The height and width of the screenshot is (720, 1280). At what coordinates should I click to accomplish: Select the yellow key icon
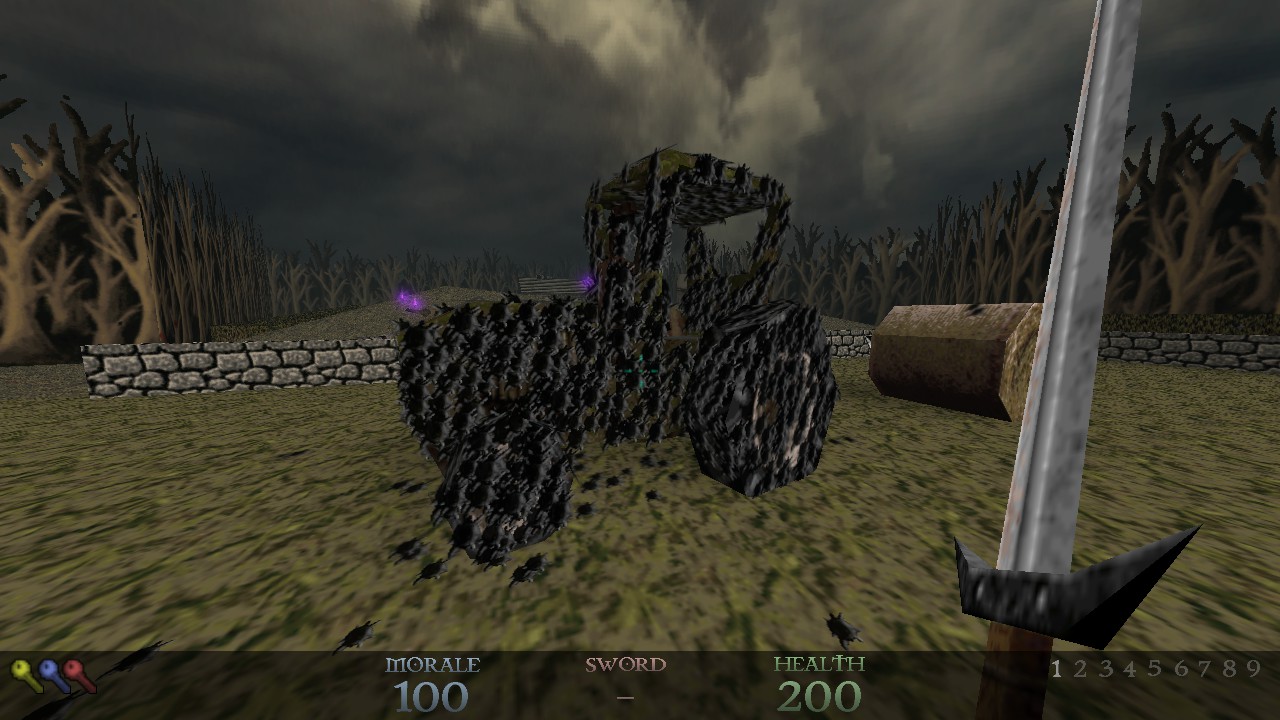click(x=22, y=668)
